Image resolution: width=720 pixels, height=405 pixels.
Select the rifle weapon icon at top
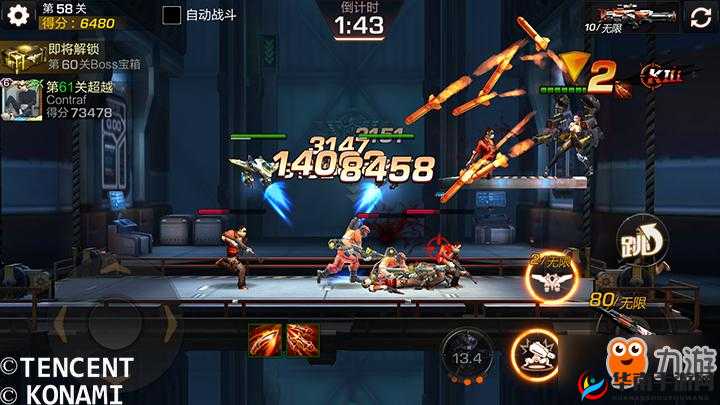point(642,16)
